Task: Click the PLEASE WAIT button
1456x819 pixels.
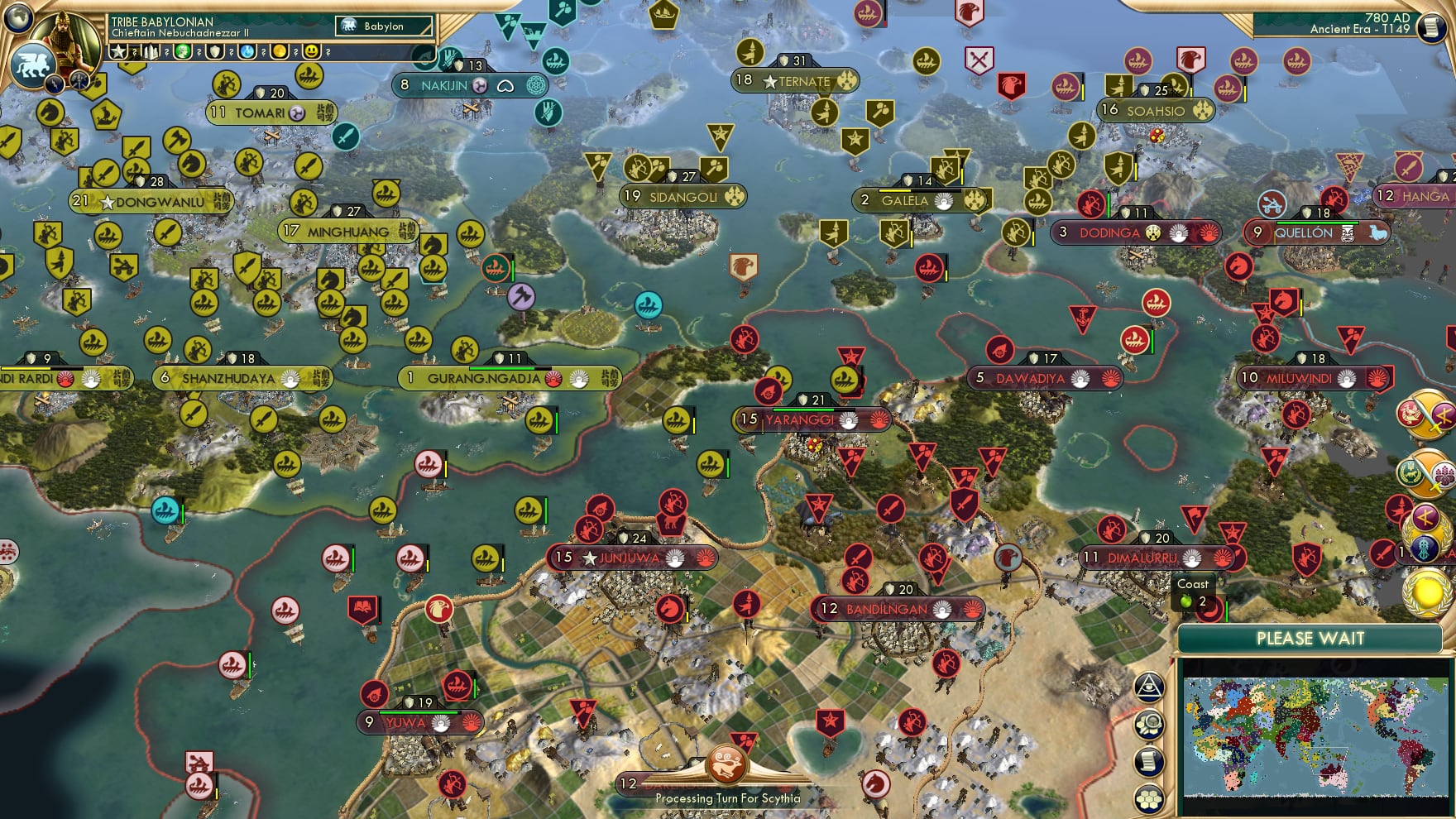Action: click(x=1310, y=638)
